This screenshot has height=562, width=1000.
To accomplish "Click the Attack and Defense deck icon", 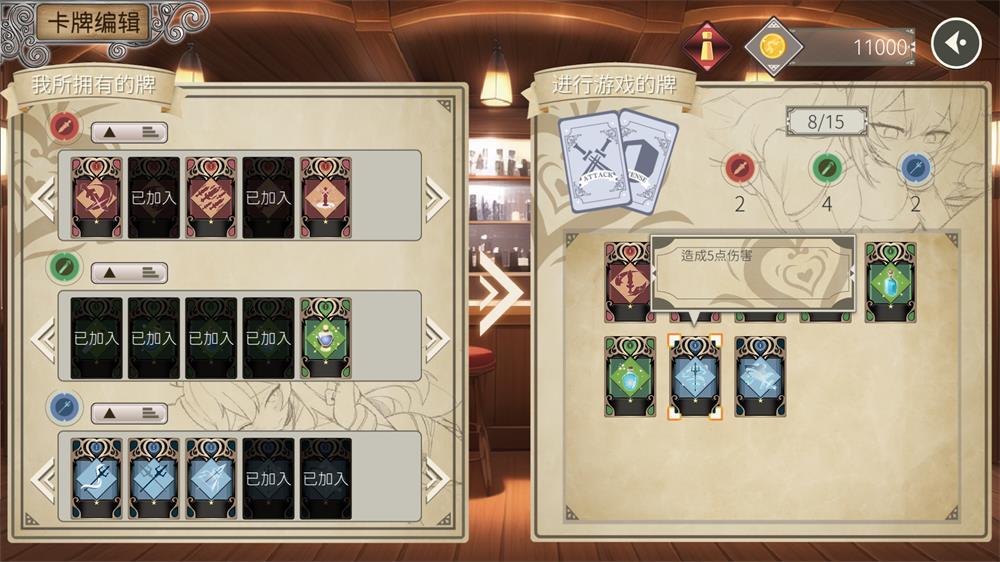I will pos(618,158).
